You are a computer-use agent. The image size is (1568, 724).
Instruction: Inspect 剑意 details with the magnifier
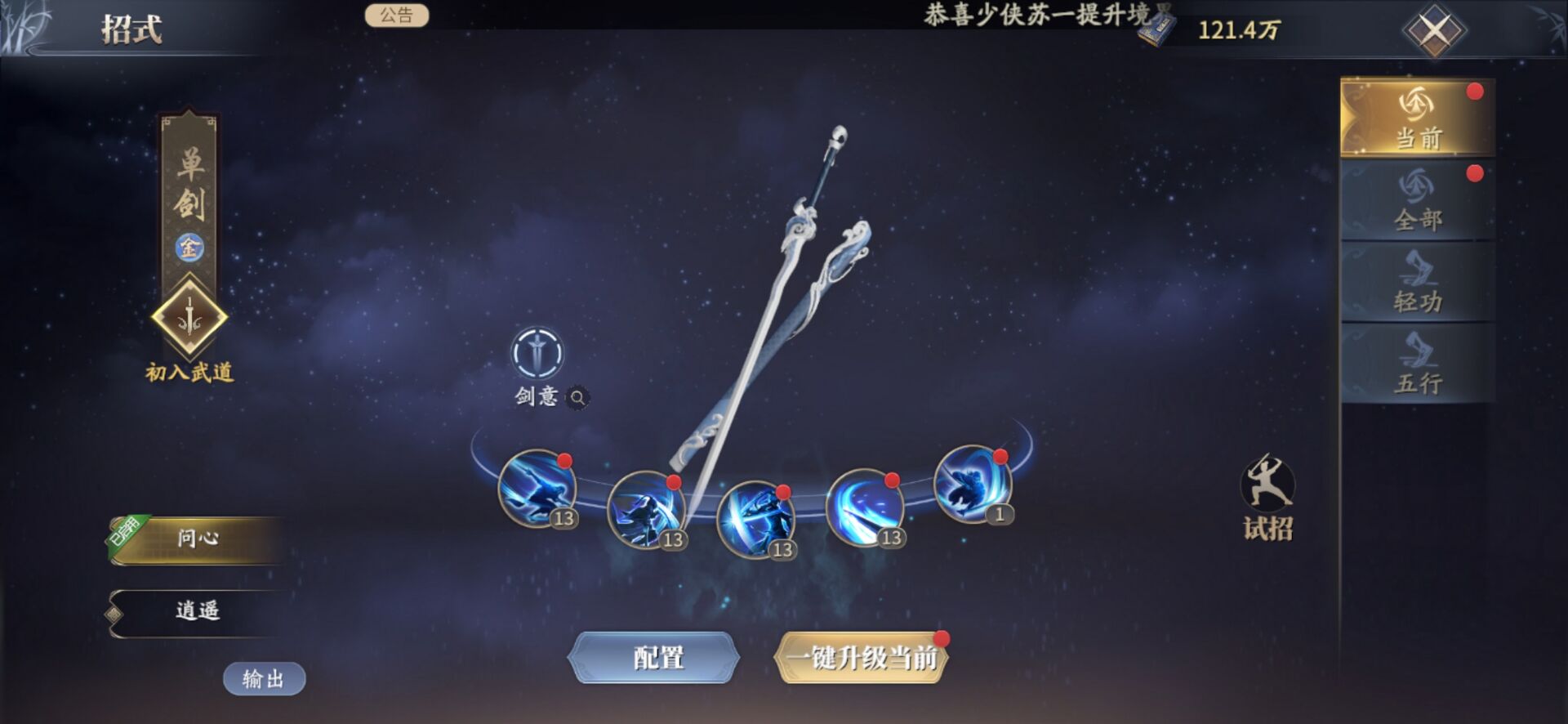577,398
